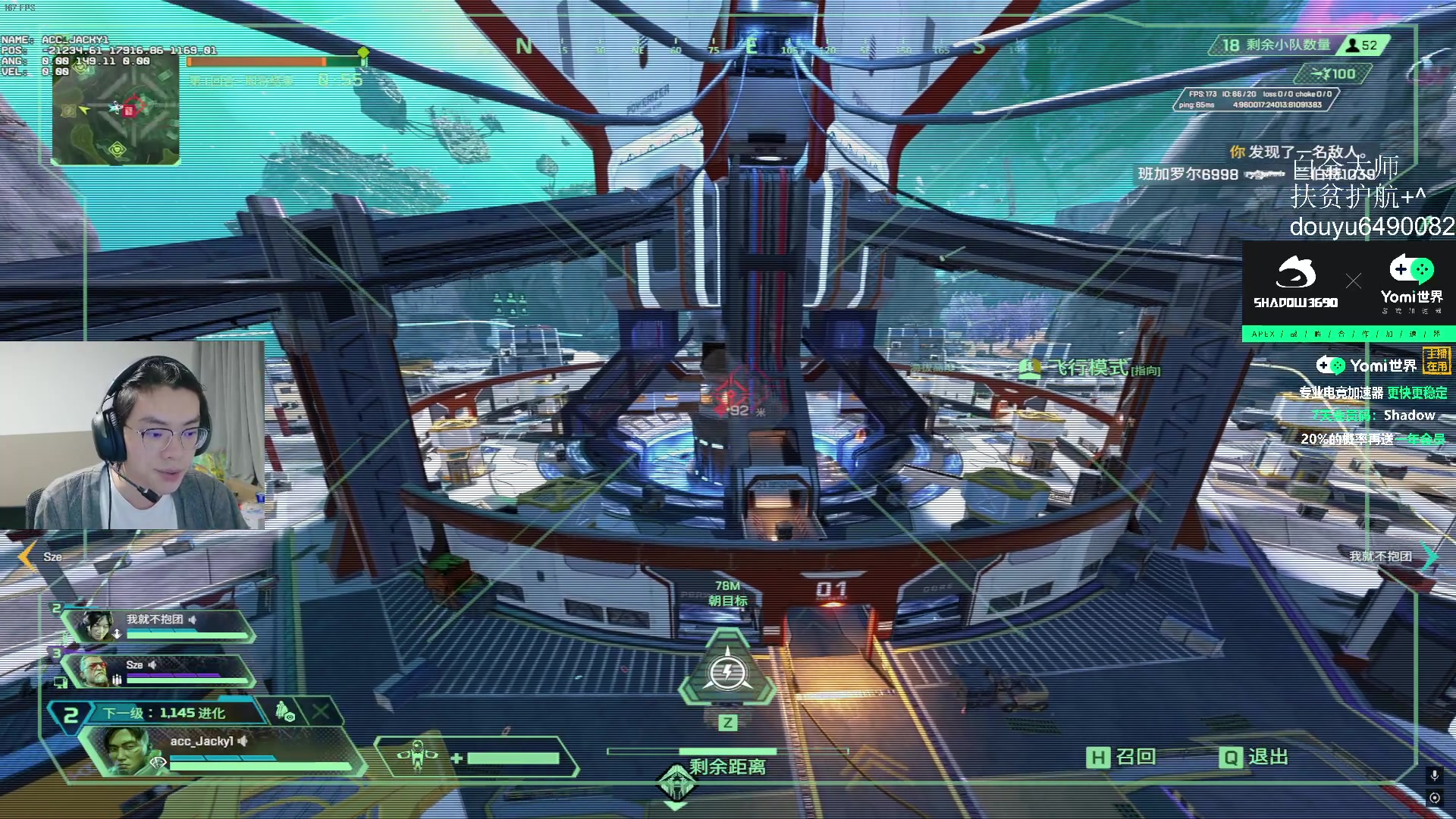Toggle the microphone icon in the corner
Viewport: 1456px width, 819px height.
point(1434,775)
